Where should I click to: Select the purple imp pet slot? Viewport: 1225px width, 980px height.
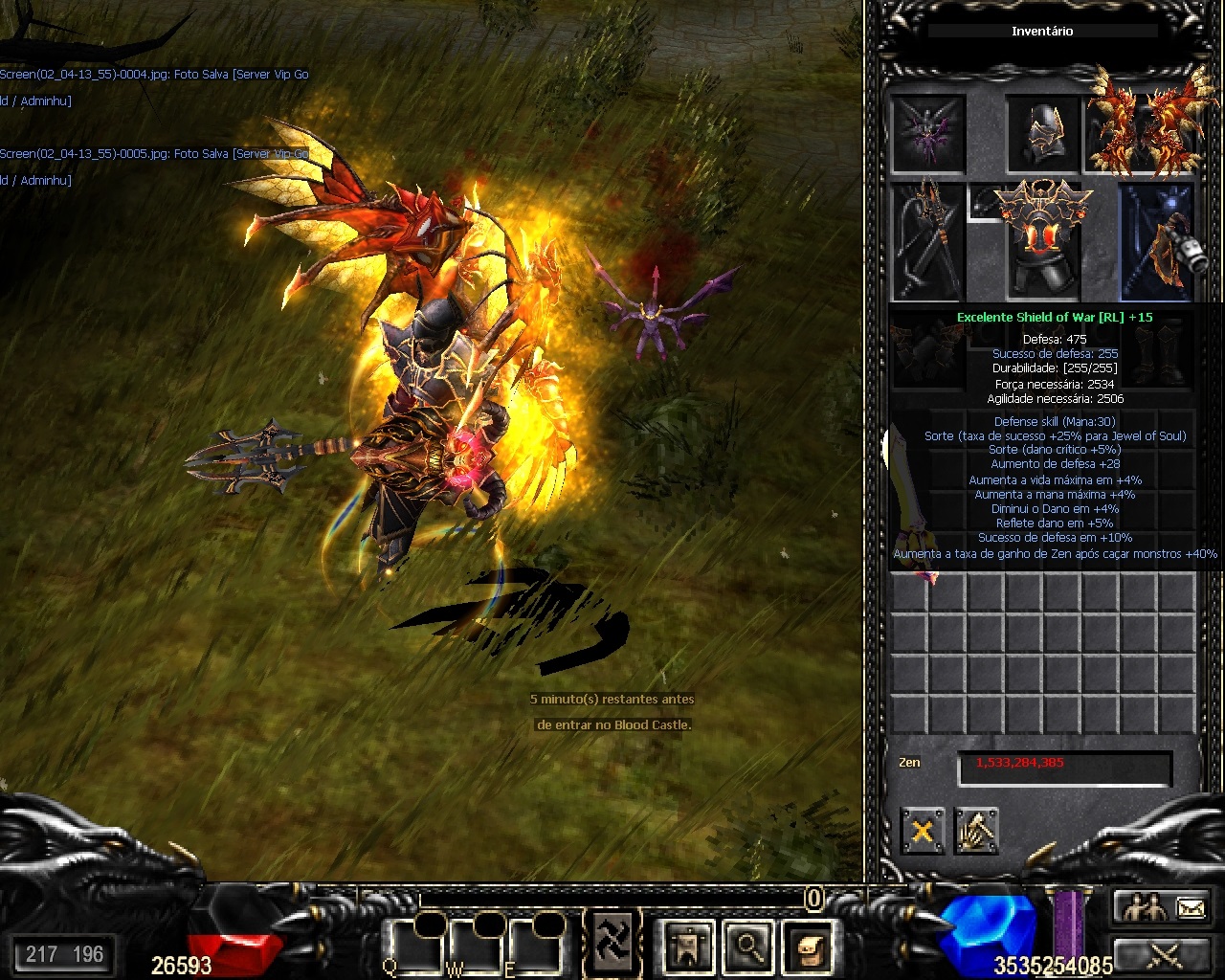[x=927, y=134]
